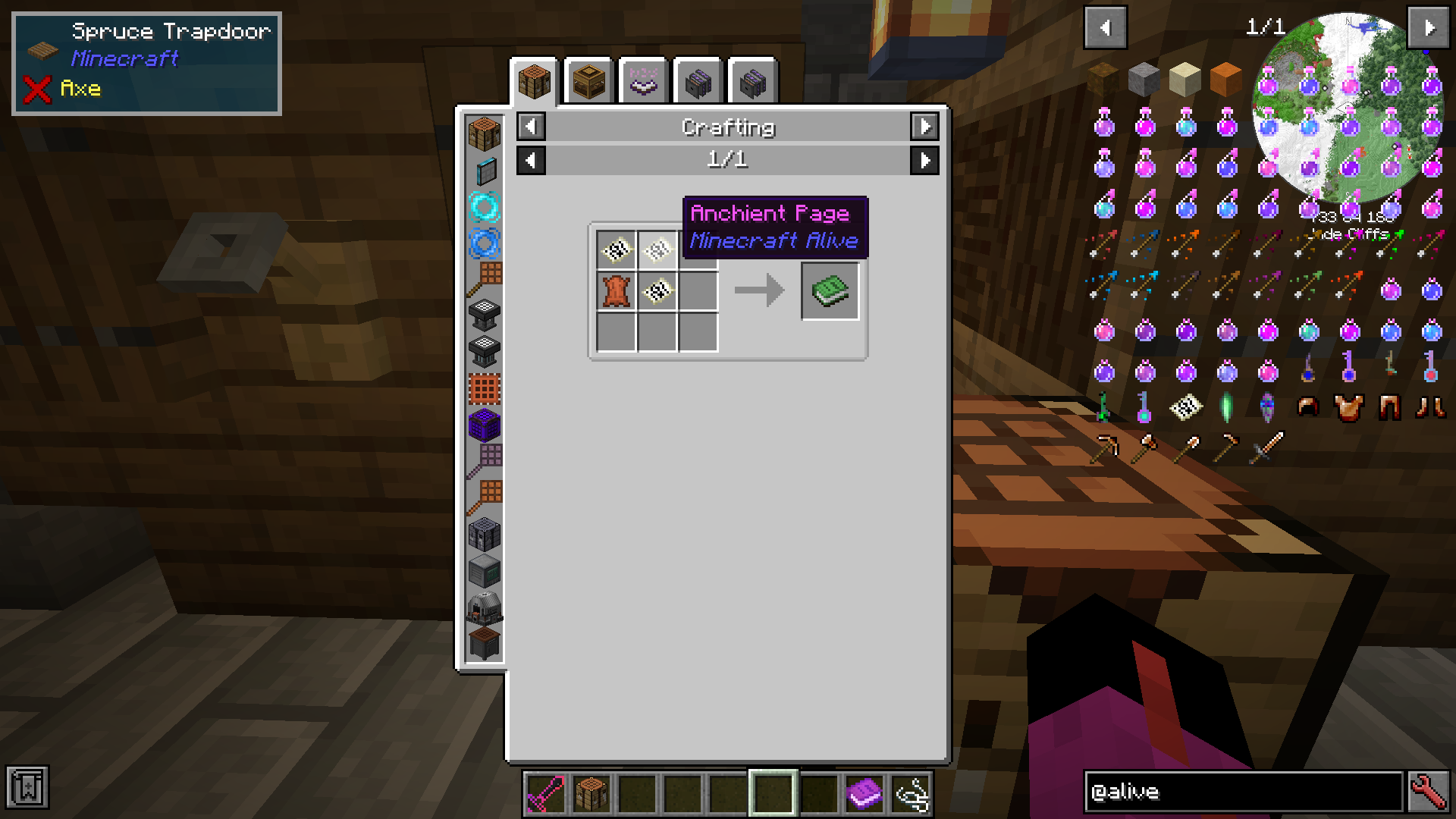Viewport: 1456px width, 819px height.
Task: Click the @alive search field
Action: tap(1244, 792)
